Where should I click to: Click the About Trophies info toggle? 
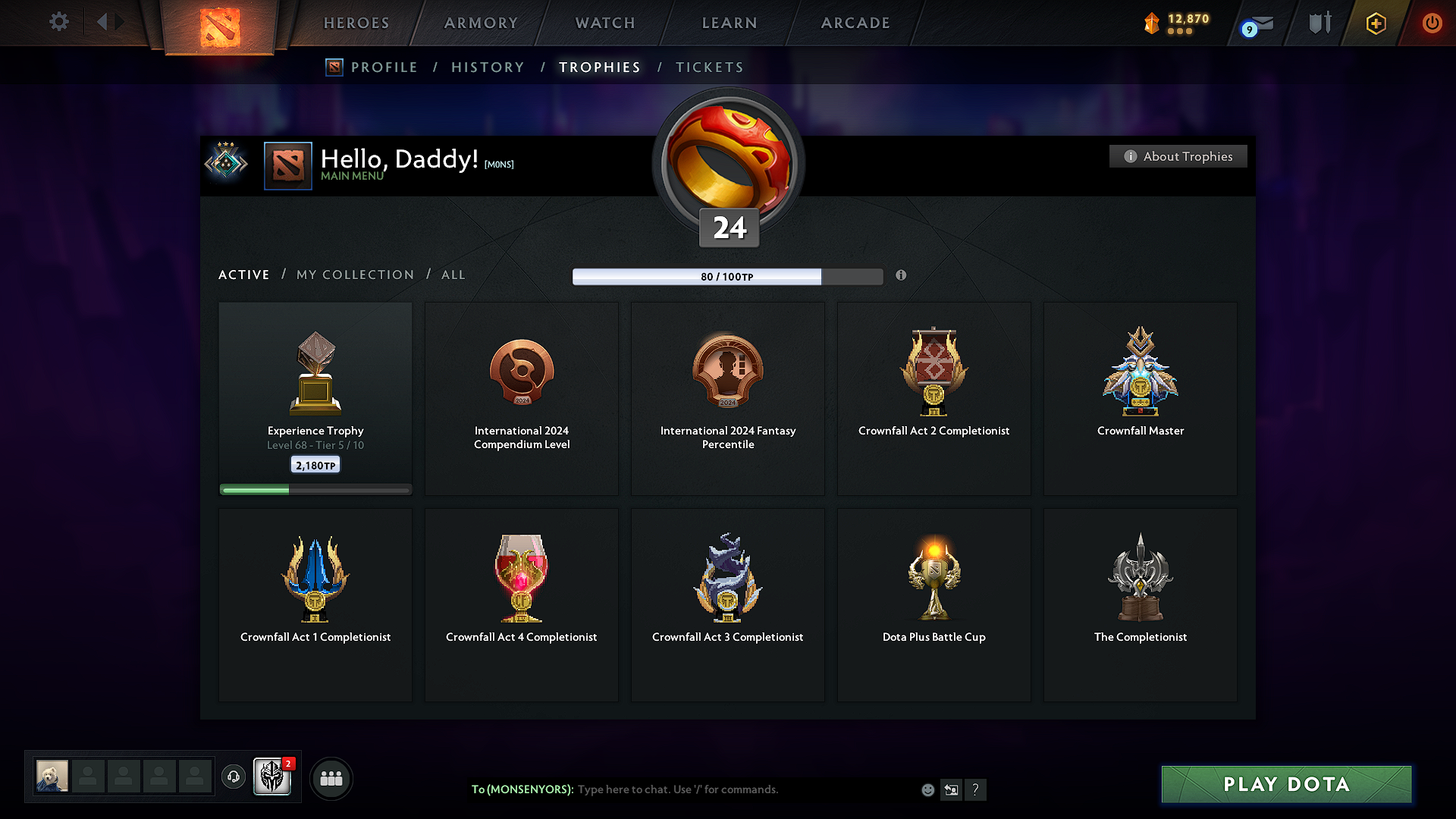pos(1178,156)
